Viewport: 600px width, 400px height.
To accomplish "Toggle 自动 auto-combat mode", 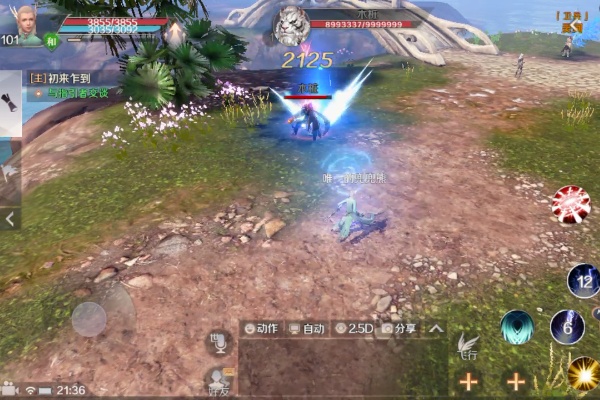I will click(x=308, y=328).
